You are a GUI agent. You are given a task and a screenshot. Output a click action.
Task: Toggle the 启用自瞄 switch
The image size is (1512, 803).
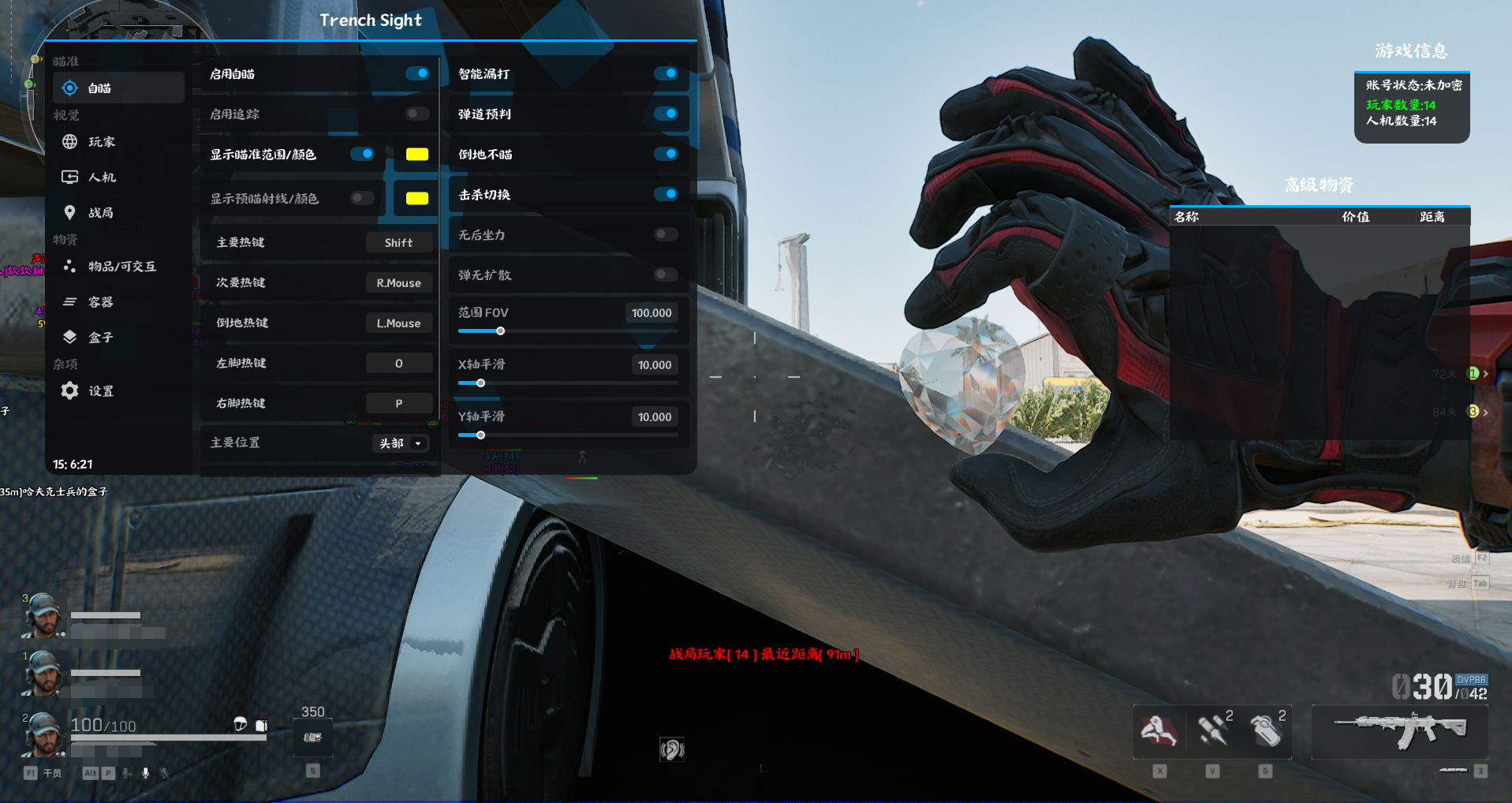tap(417, 73)
